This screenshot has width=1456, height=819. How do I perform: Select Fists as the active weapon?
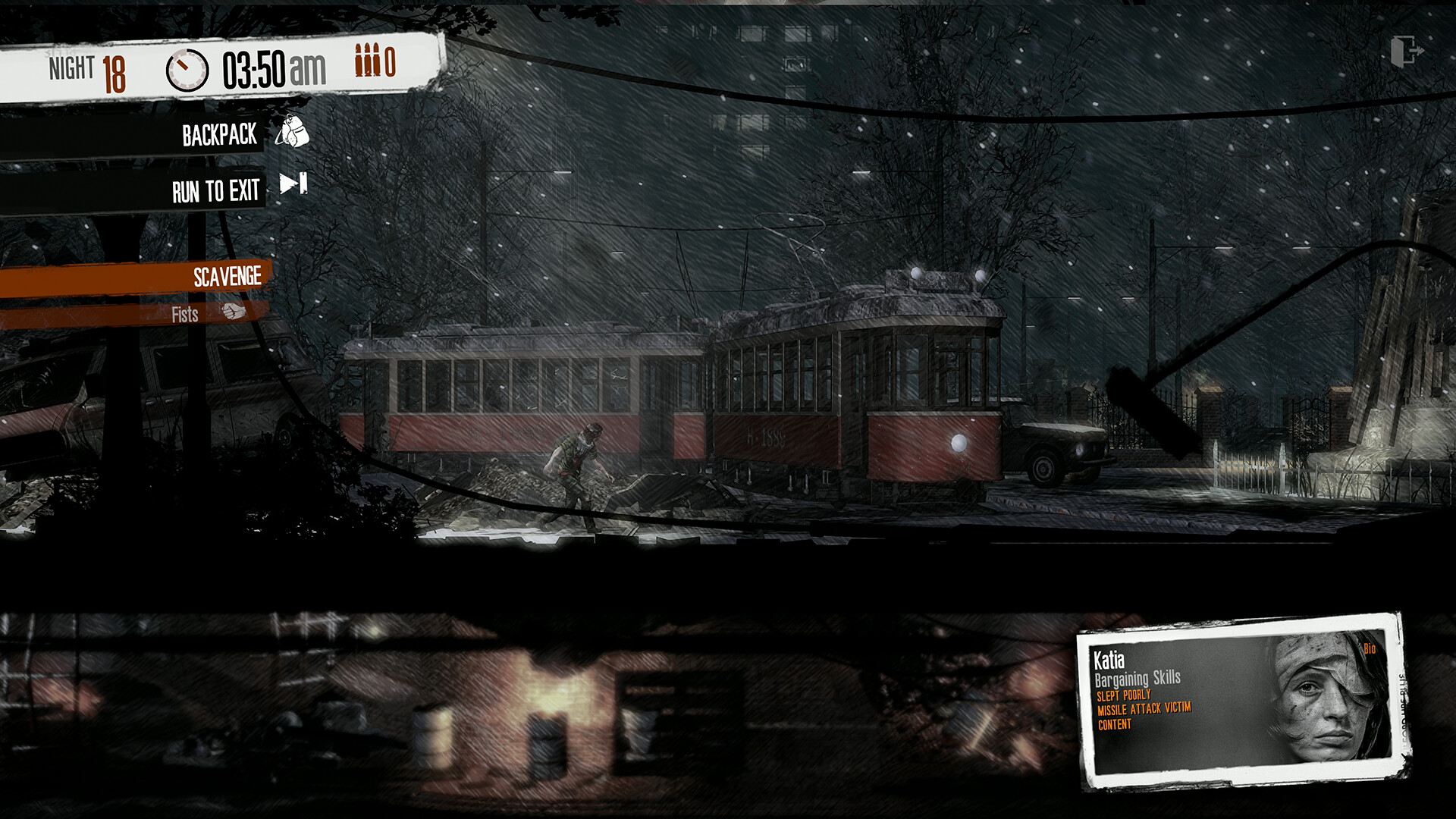[187, 313]
